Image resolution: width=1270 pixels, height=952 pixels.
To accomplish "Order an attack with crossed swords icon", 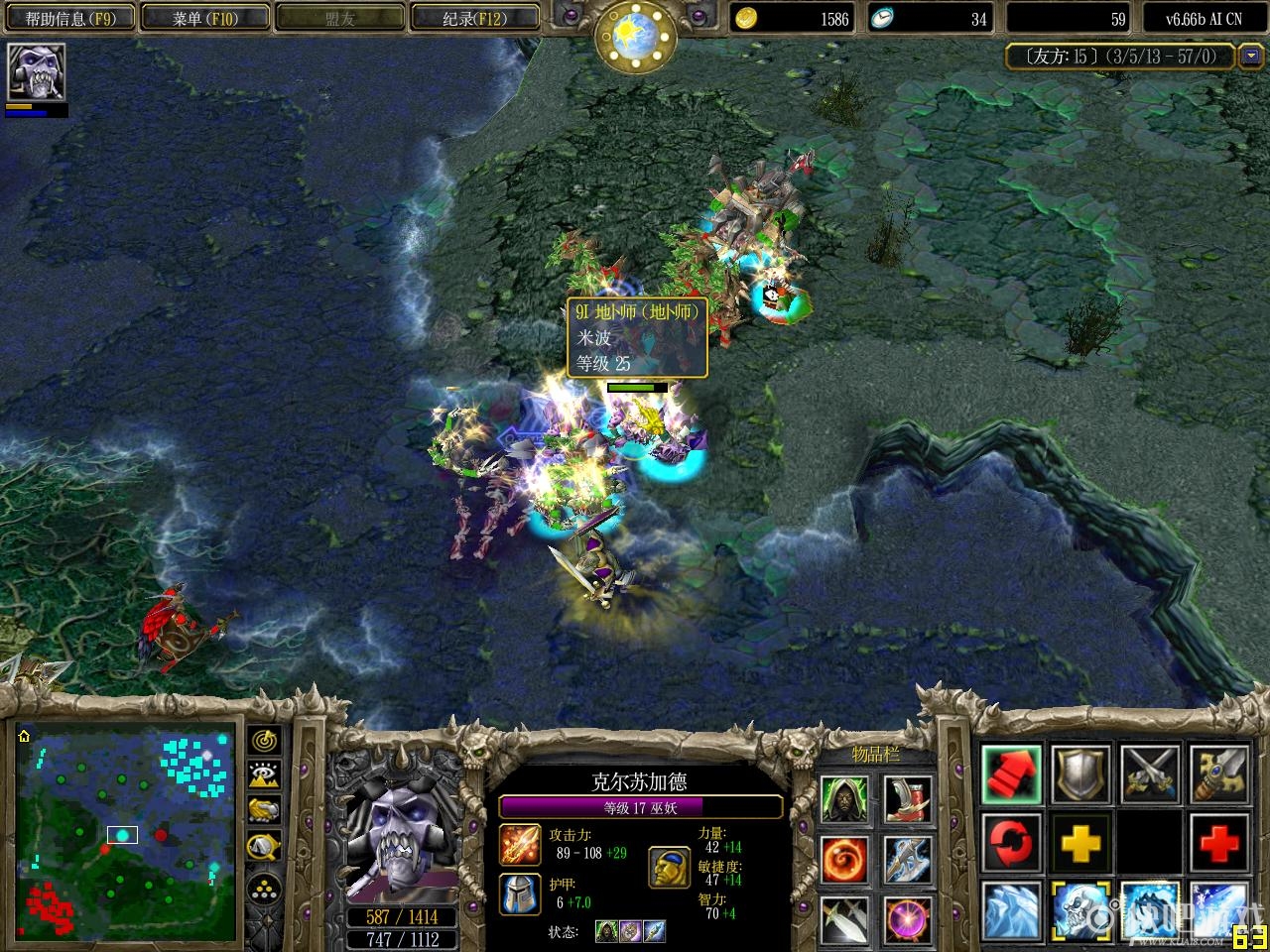I will tap(1149, 773).
